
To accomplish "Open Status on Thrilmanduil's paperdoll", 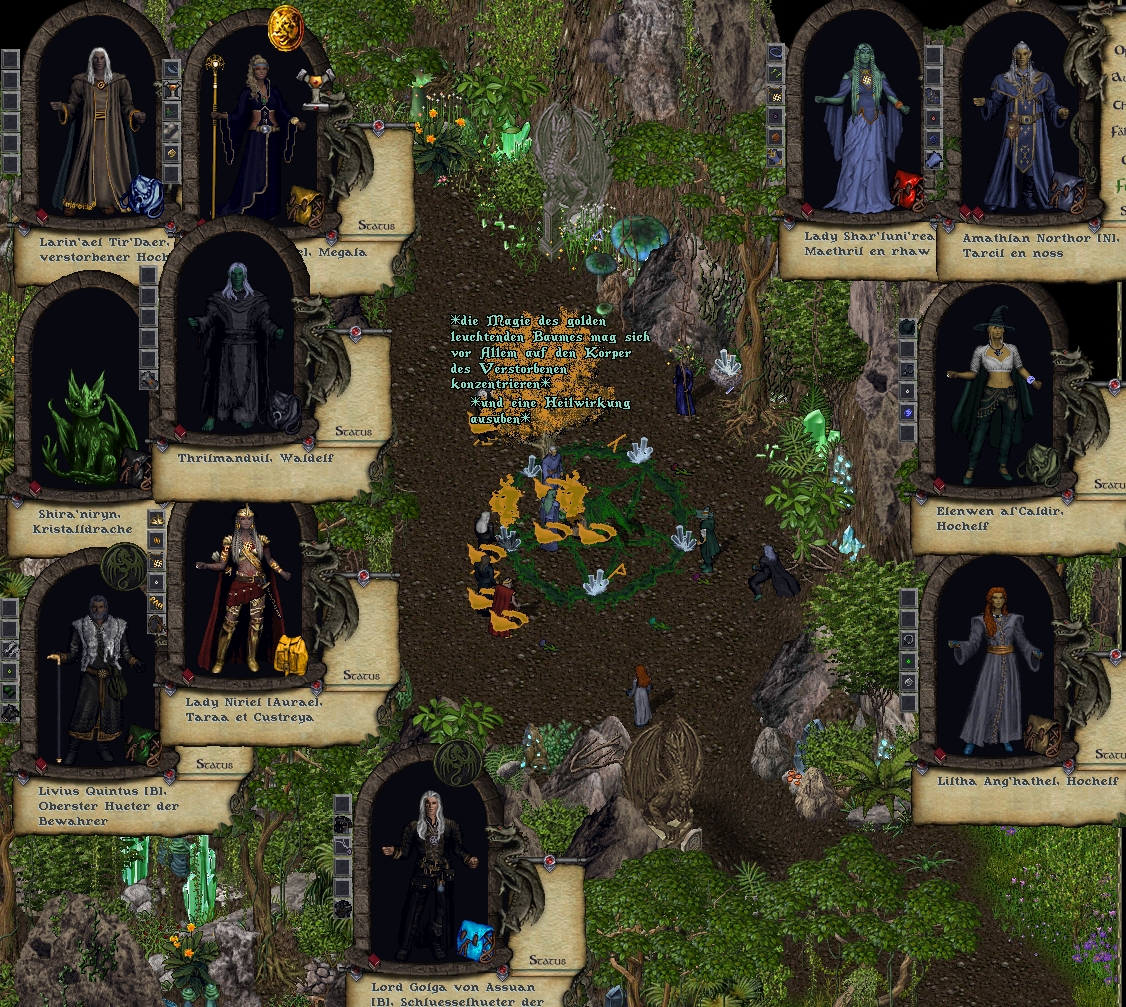I will click(x=353, y=431).
